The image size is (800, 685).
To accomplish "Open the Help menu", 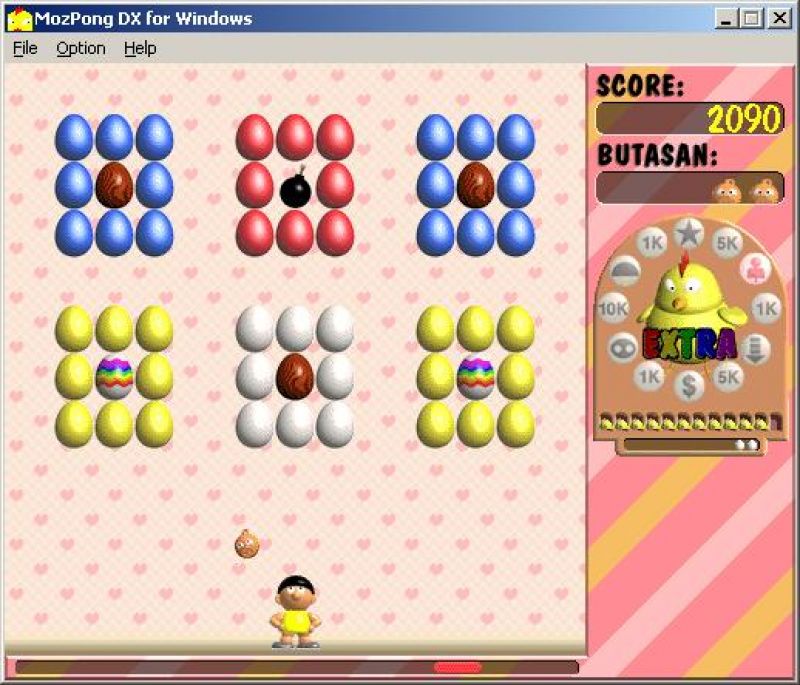I will pos(140,48).
